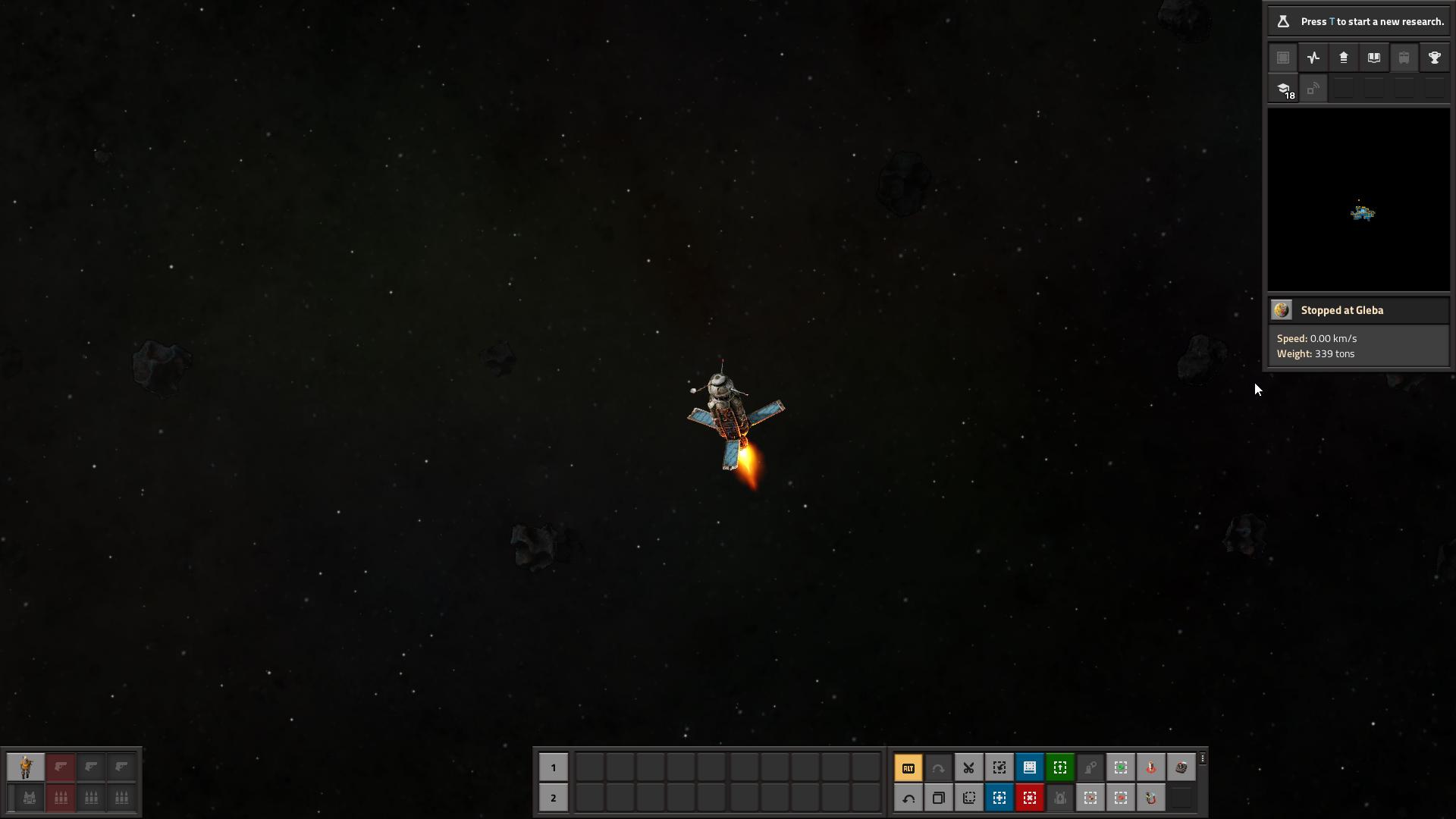Click the minimap showing the space platform
This screenshot has height=819, width=1456.
pyautogui.click(x=1358, y=200)
